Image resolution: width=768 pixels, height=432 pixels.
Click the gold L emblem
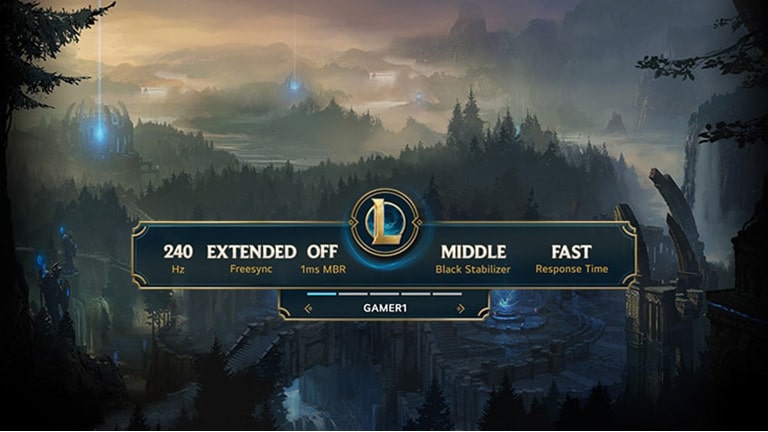point(385,223)
